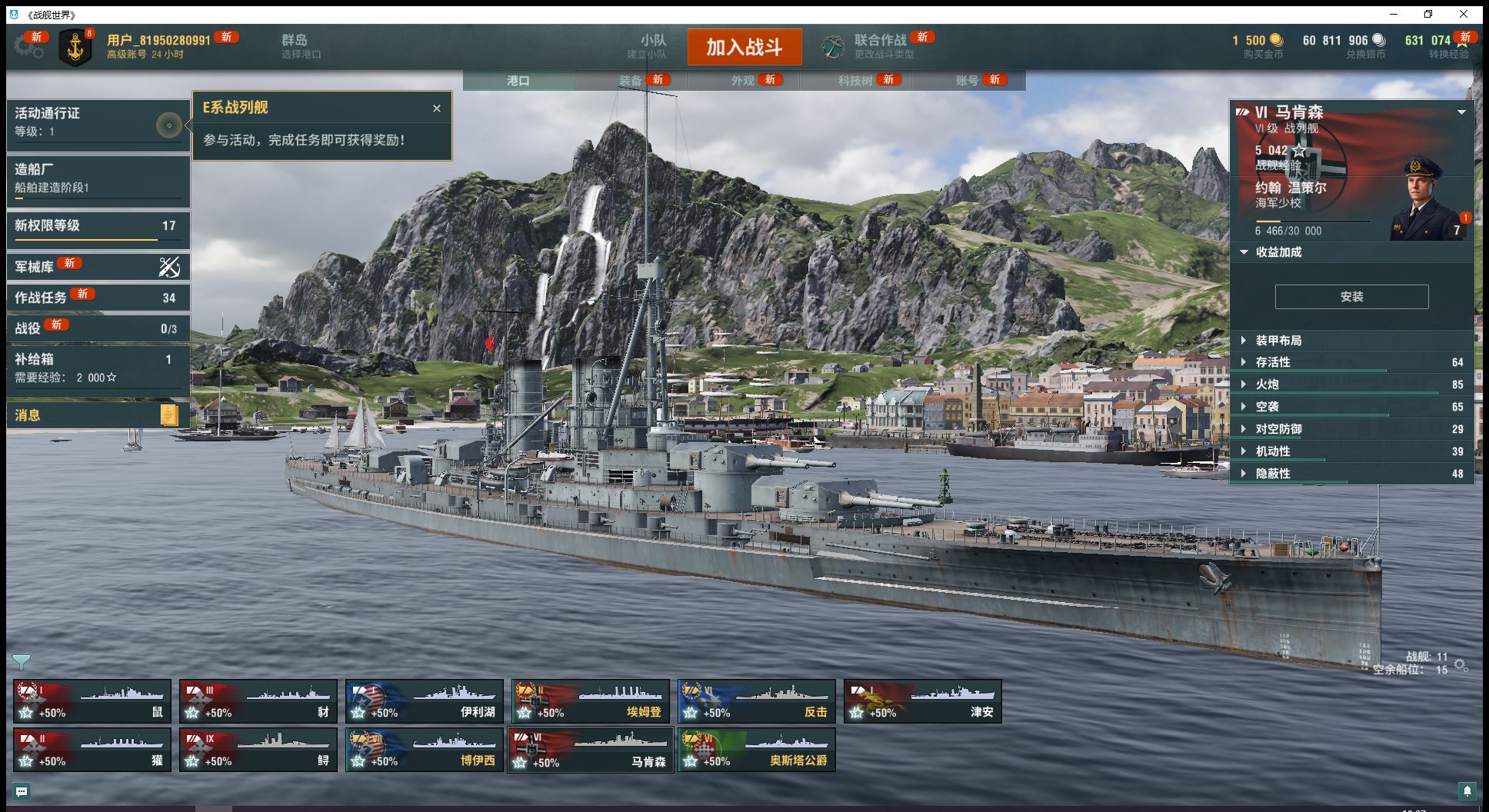Open the ship carousel filter funnel
Screen dimensions: 1489x812
(x=22, y=662)
